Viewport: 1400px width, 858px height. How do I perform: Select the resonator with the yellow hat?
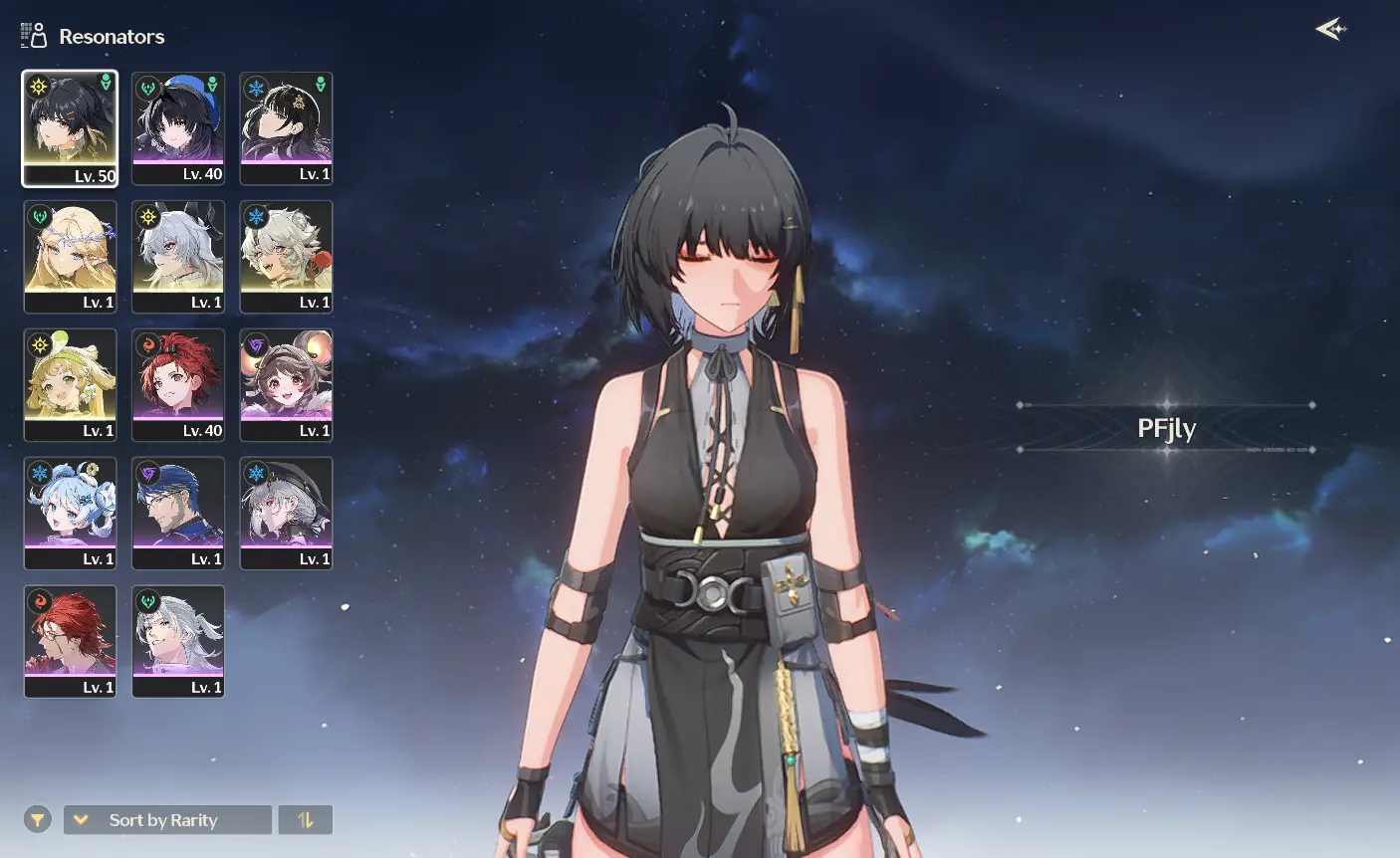point(70,385)
